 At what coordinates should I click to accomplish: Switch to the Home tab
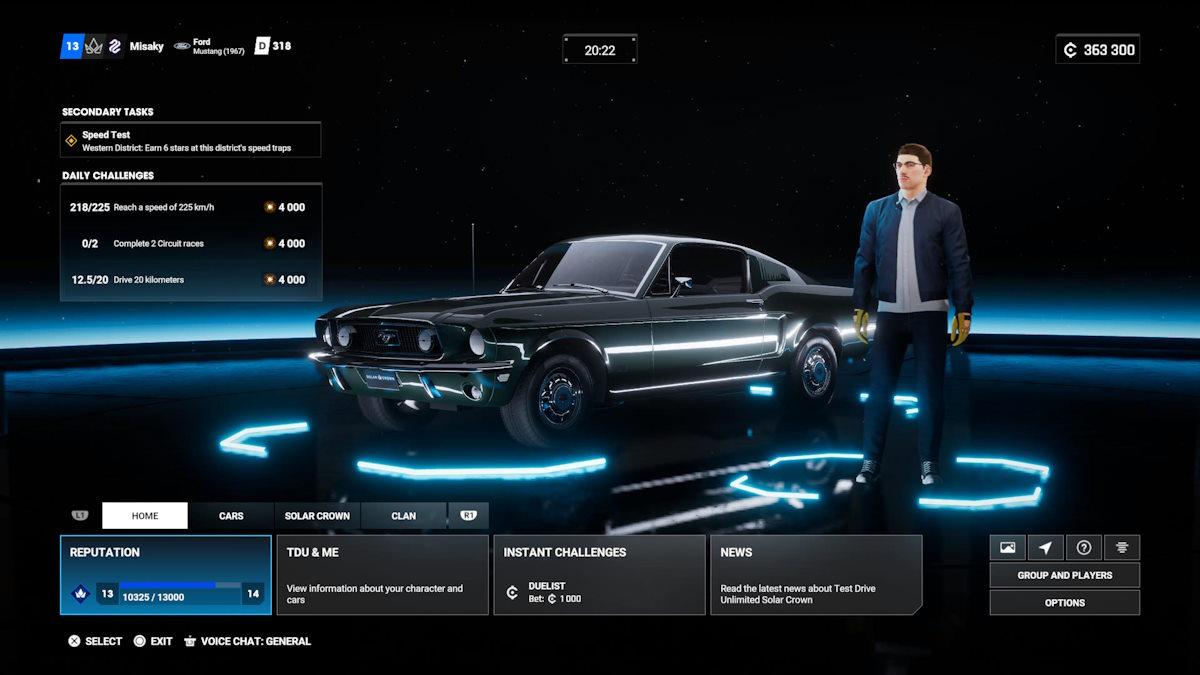pyautogui.click(x=145, y=516)
